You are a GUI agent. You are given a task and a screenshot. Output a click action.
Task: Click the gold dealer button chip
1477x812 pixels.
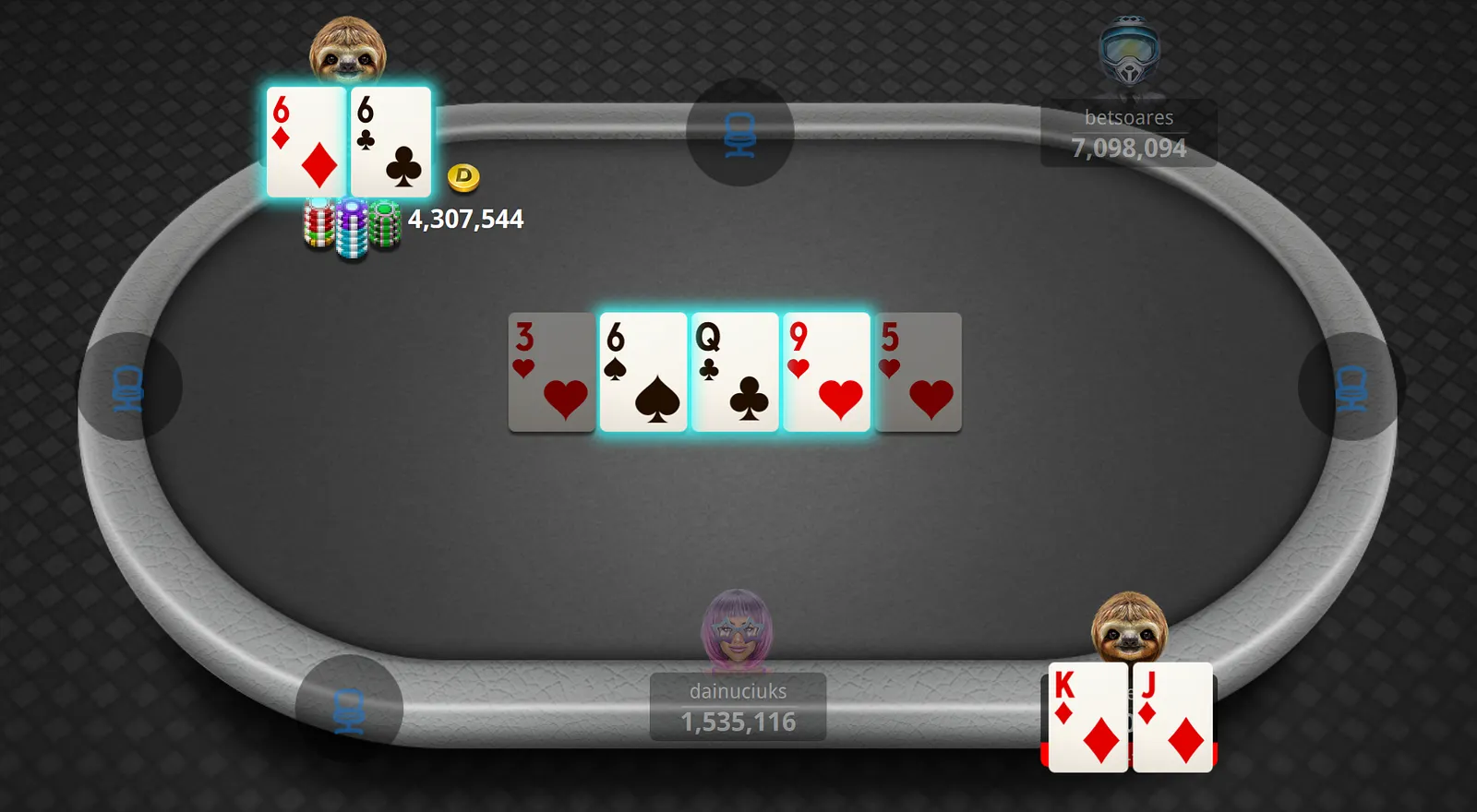click(463, 177)
